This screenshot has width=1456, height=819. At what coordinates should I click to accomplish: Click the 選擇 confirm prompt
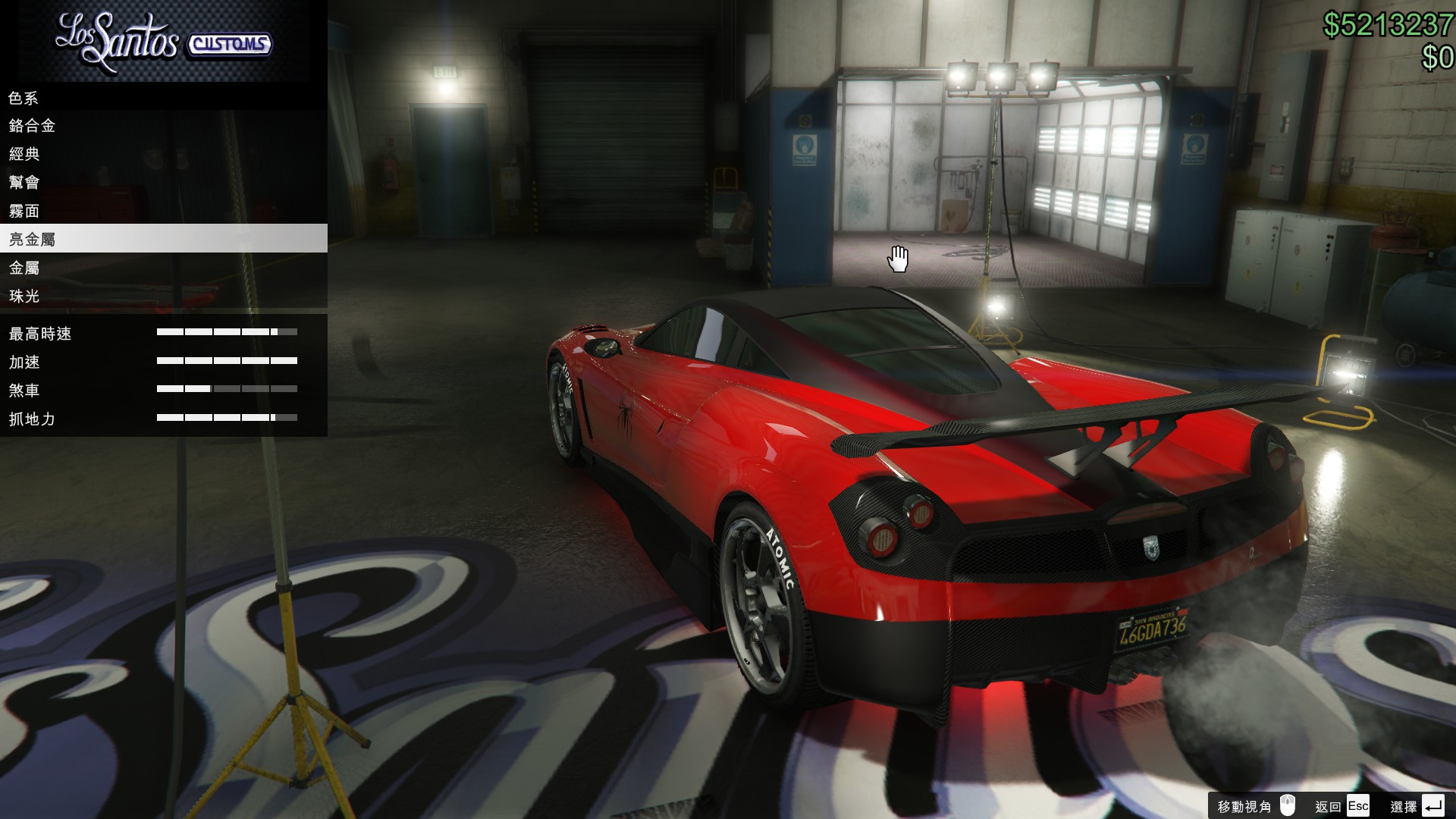[1417, 806]
